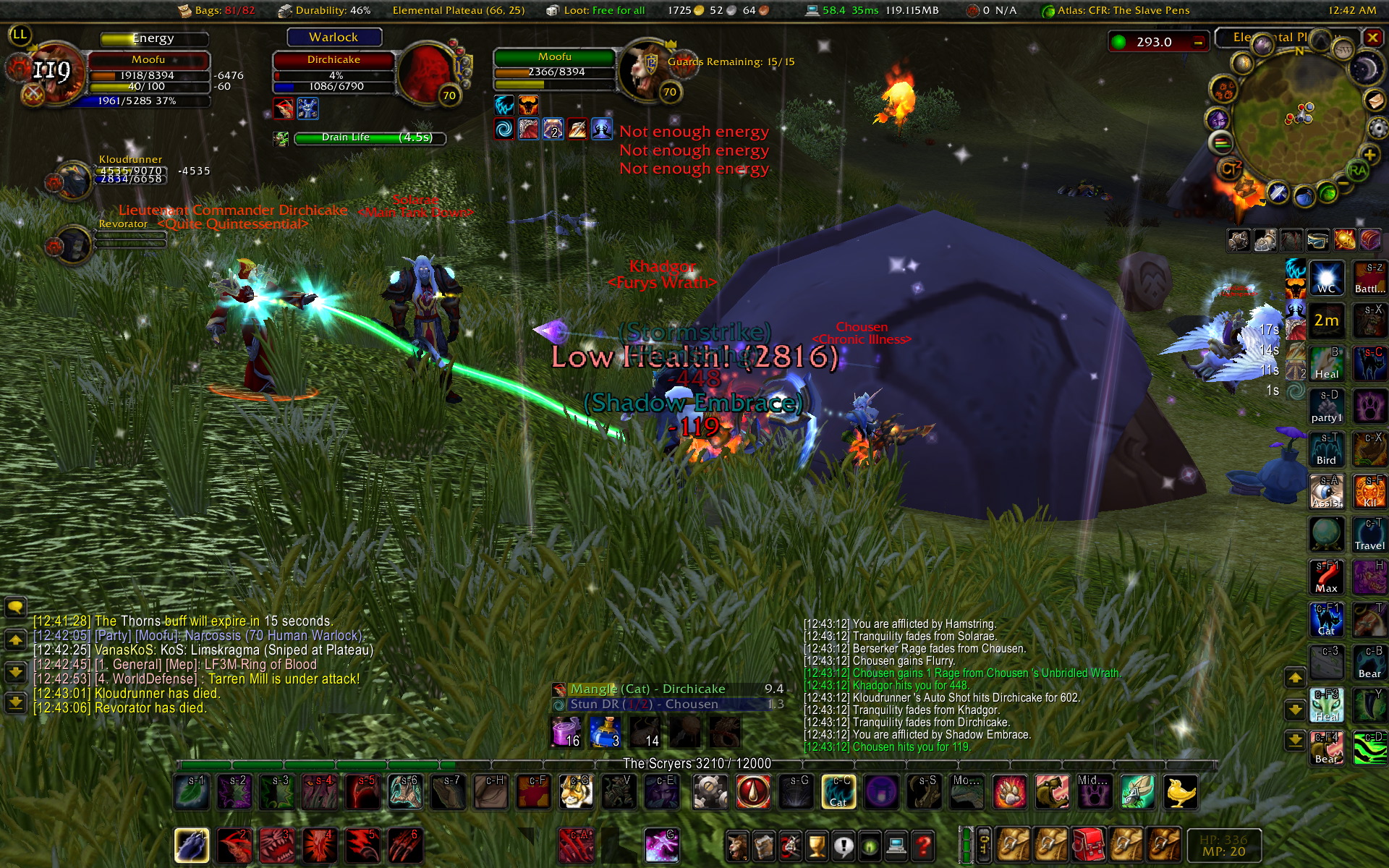Open the mail envelope icon by the minimap
The width and height of the screenshot is (1389, 868).
point(1375,99)
